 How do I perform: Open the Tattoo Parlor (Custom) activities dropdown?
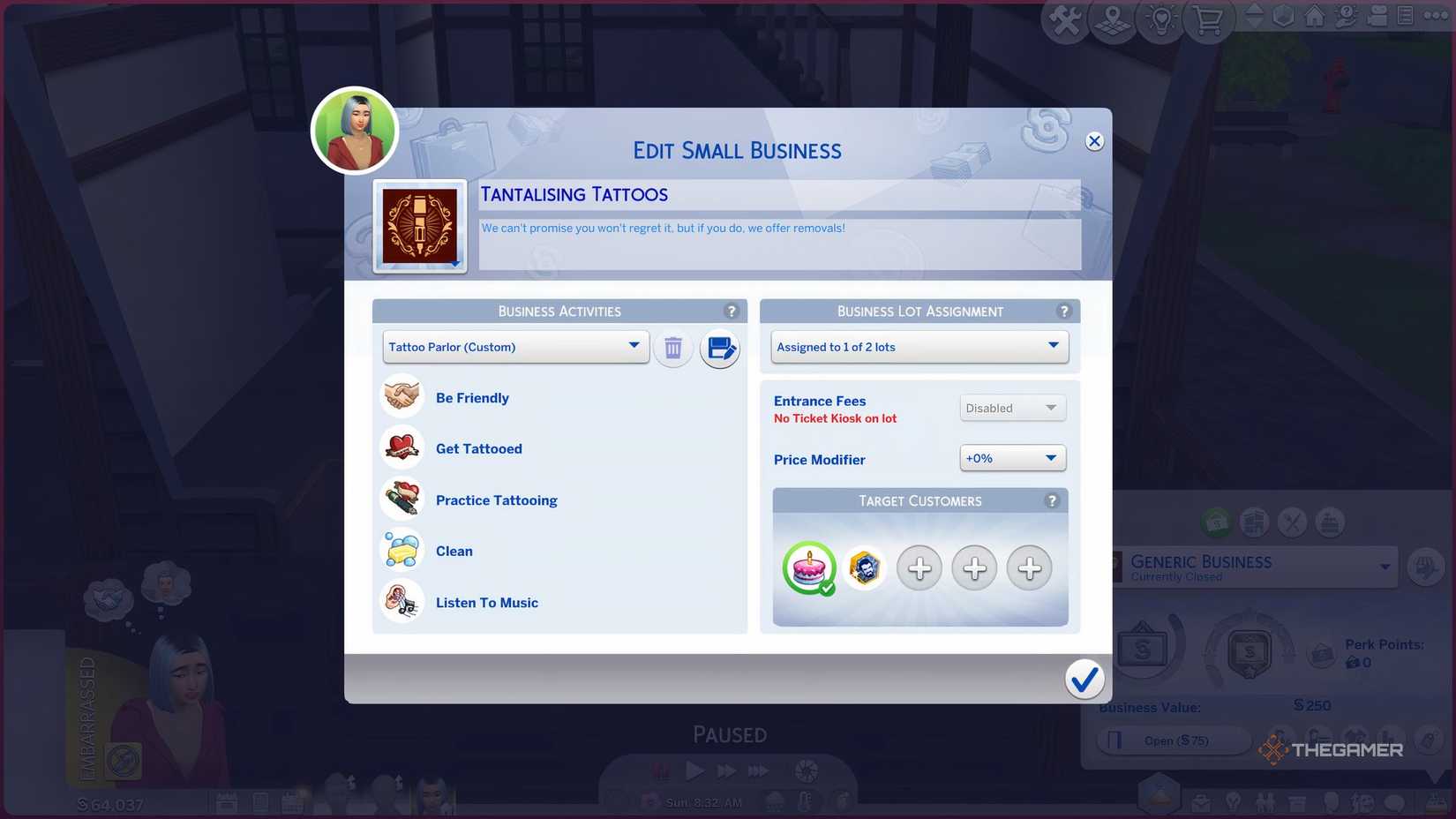pos(515,347)
